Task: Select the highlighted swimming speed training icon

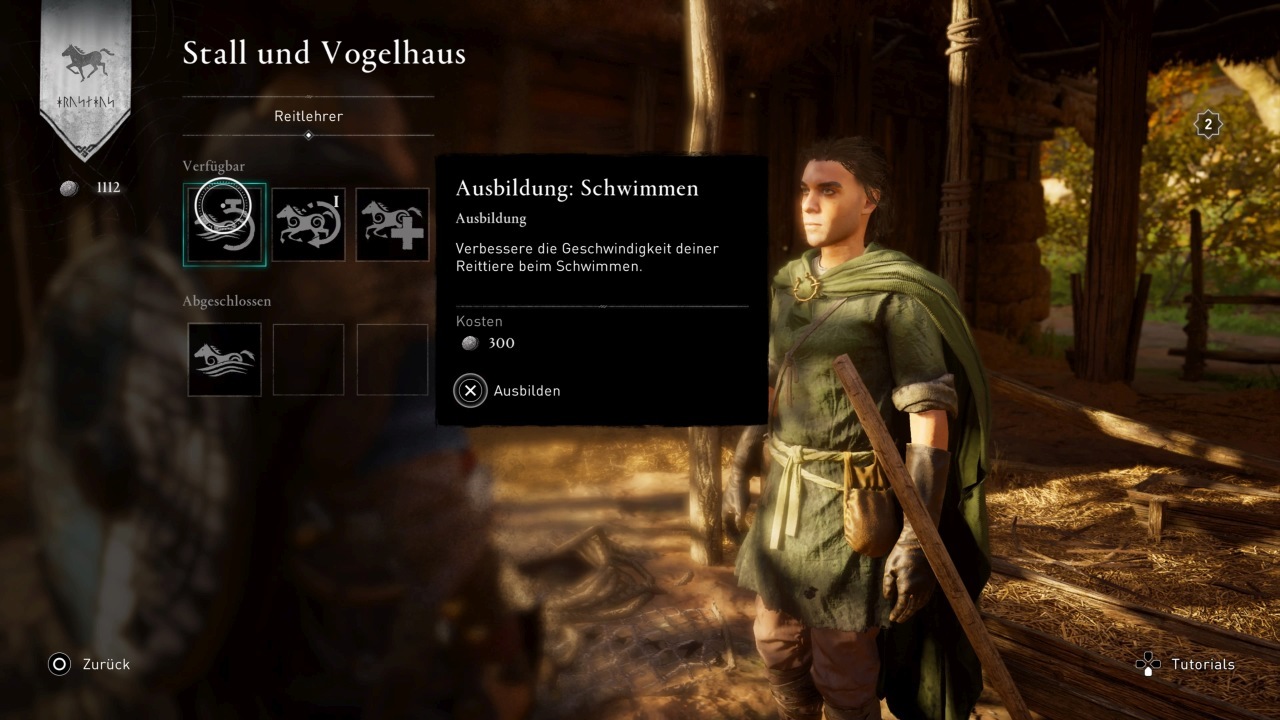Action: tap(224, 224)
